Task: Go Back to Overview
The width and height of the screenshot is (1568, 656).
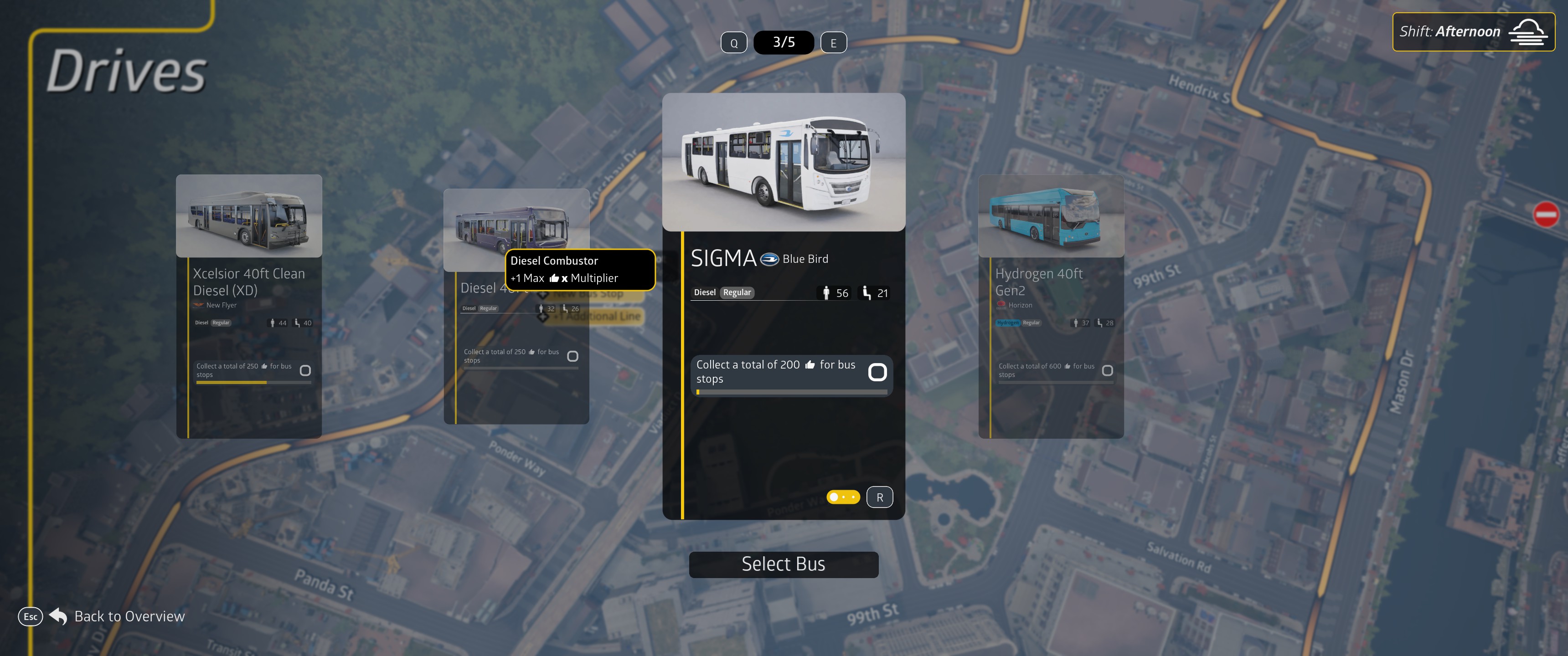Action: pyautogui.click(x=129, y=616)
